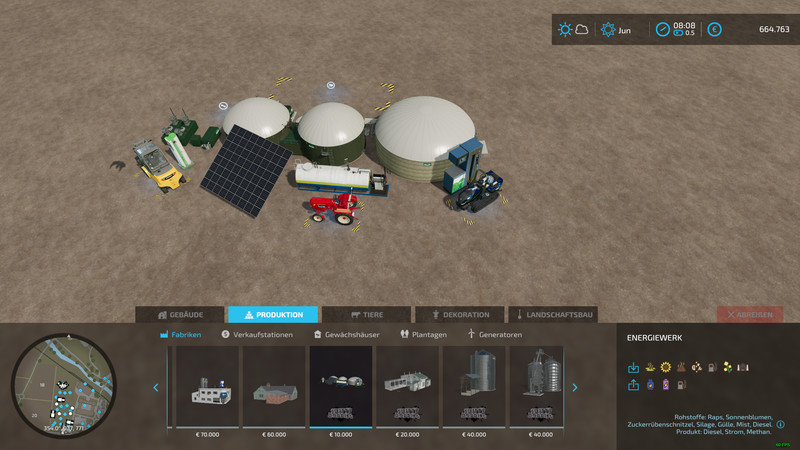Select the Tiere tab
The width and height of the screenshot is (800, 450).
coord(366,314)
